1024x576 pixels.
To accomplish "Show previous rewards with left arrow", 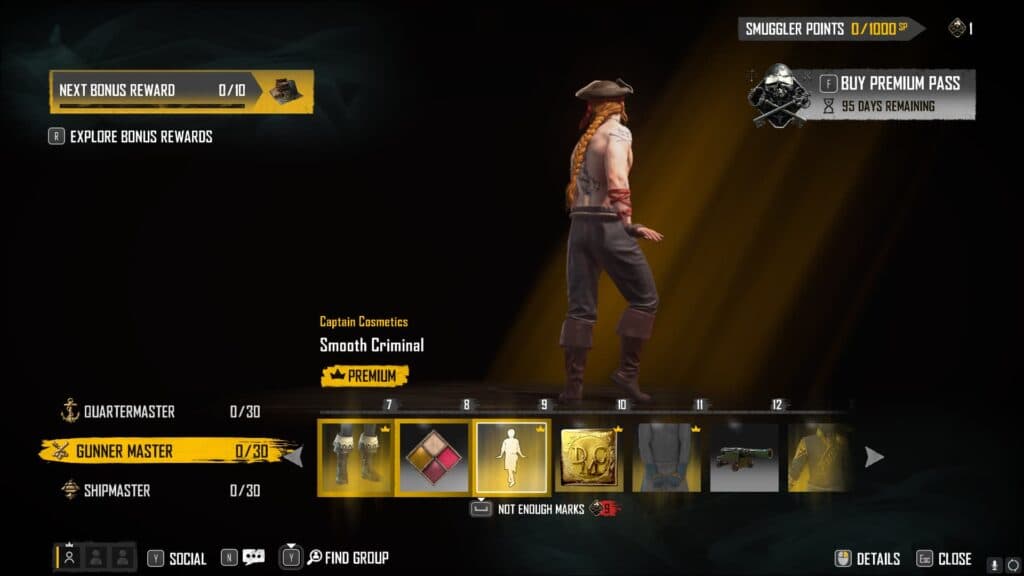I will (296, 457).
